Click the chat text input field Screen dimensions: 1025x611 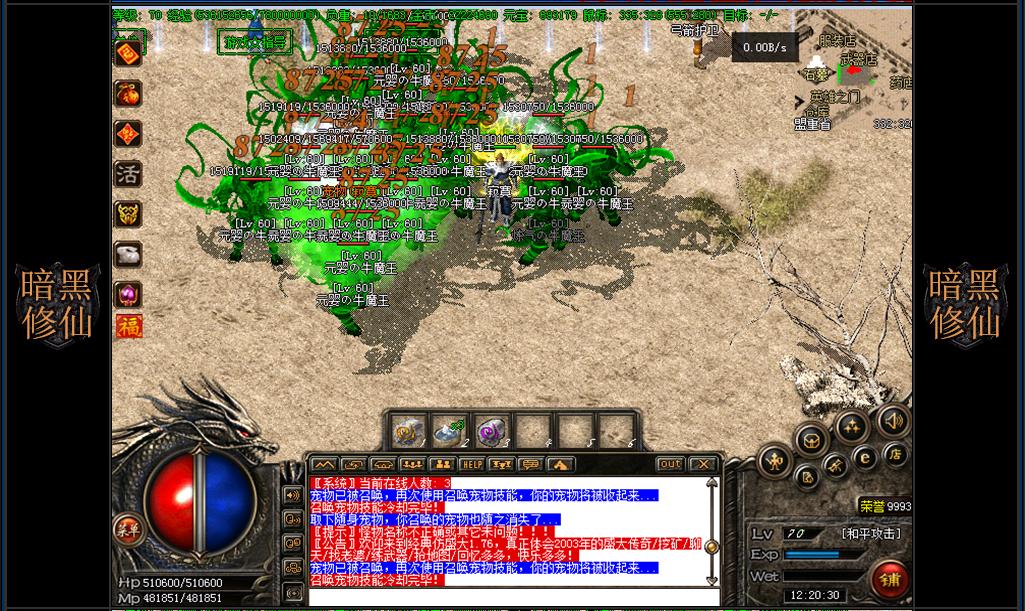[510, 598]
